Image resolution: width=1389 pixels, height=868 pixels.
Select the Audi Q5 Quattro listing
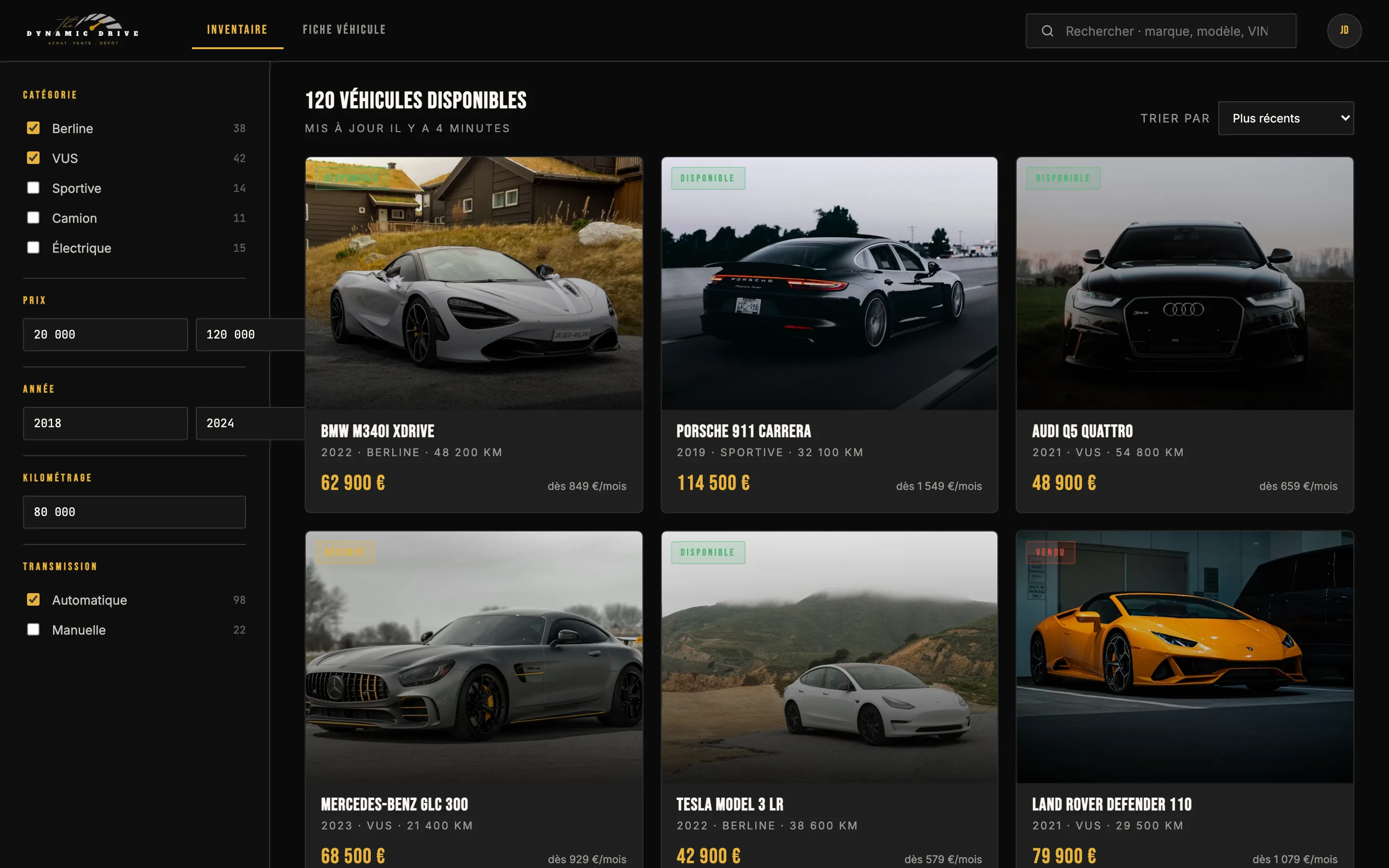(1184, 334)
